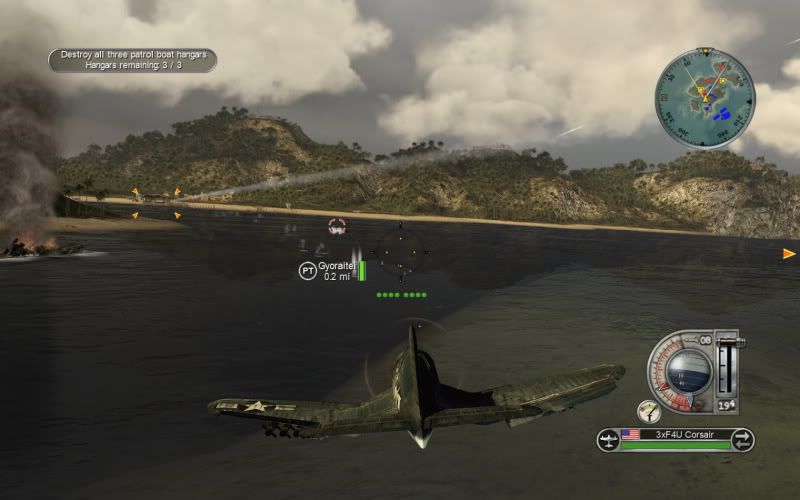Select the Gyoraitei PT boat target marker
Viewport: 800px width, 500px height.
(x=308, y=270)
